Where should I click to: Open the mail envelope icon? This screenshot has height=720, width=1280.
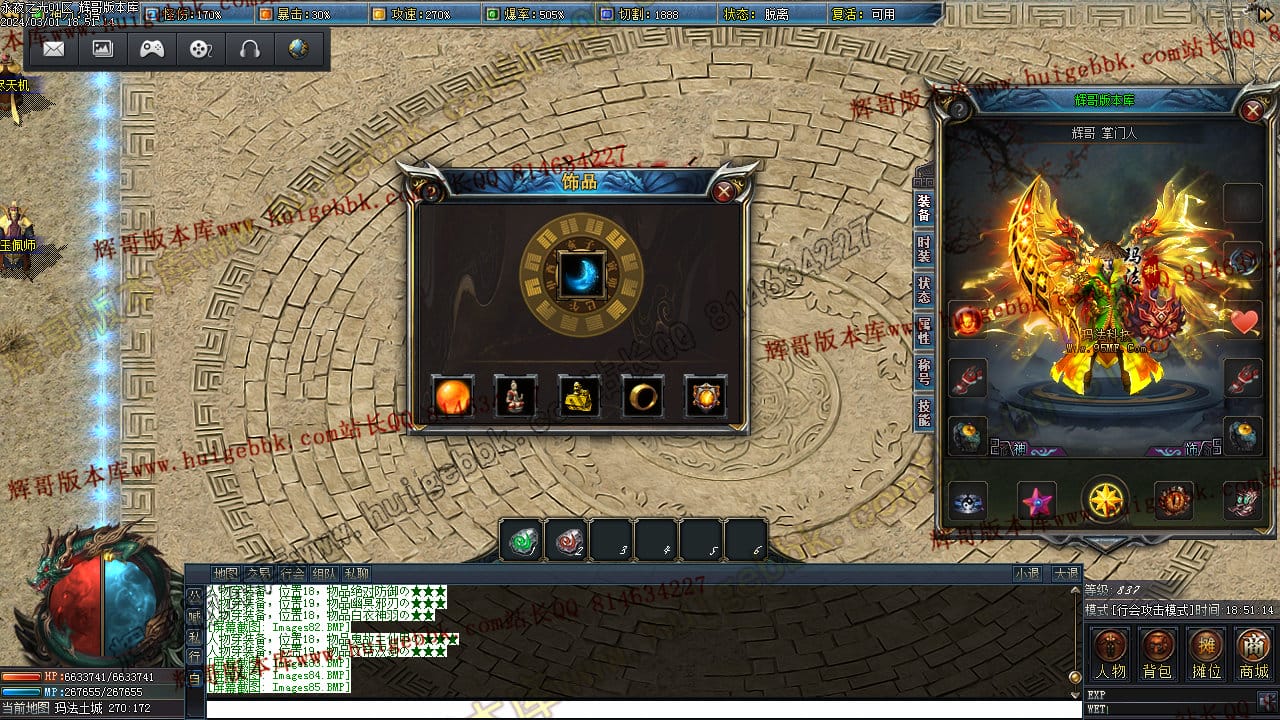click(54, 49)
